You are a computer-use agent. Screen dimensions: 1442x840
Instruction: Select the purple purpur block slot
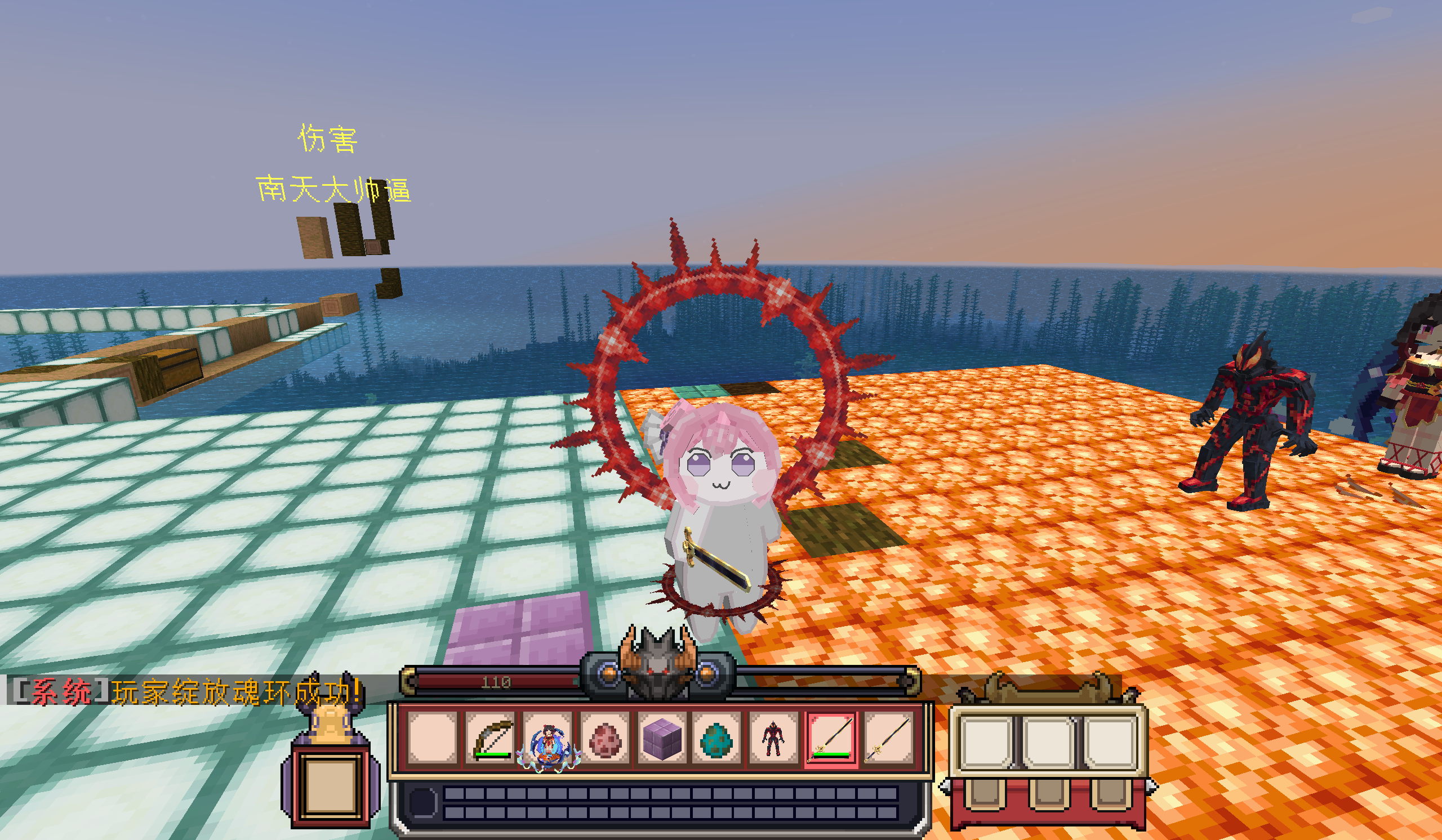click(x=661, y=739)
